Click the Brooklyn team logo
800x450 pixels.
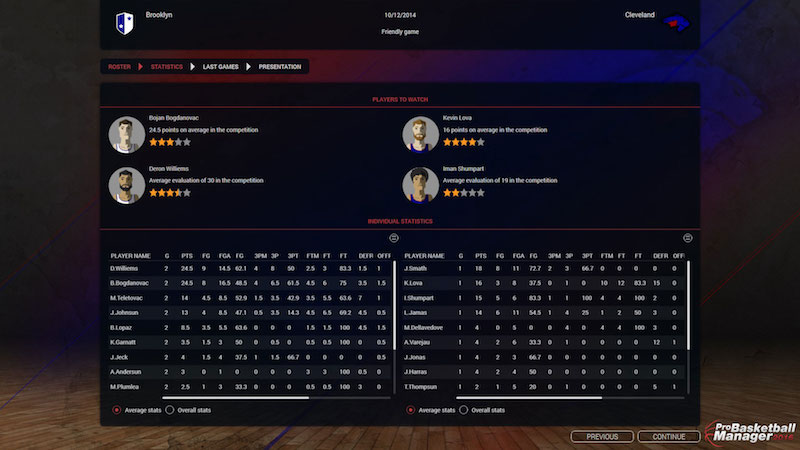[125, 21]
